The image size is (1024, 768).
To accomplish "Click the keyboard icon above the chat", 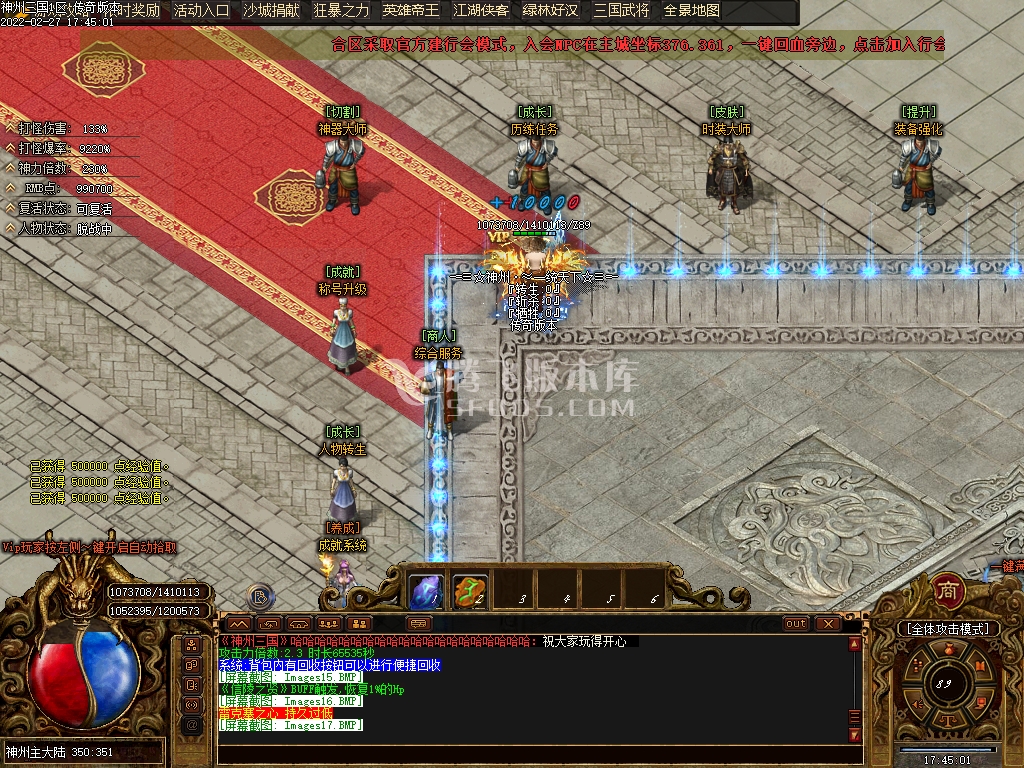I will [420, 623].
